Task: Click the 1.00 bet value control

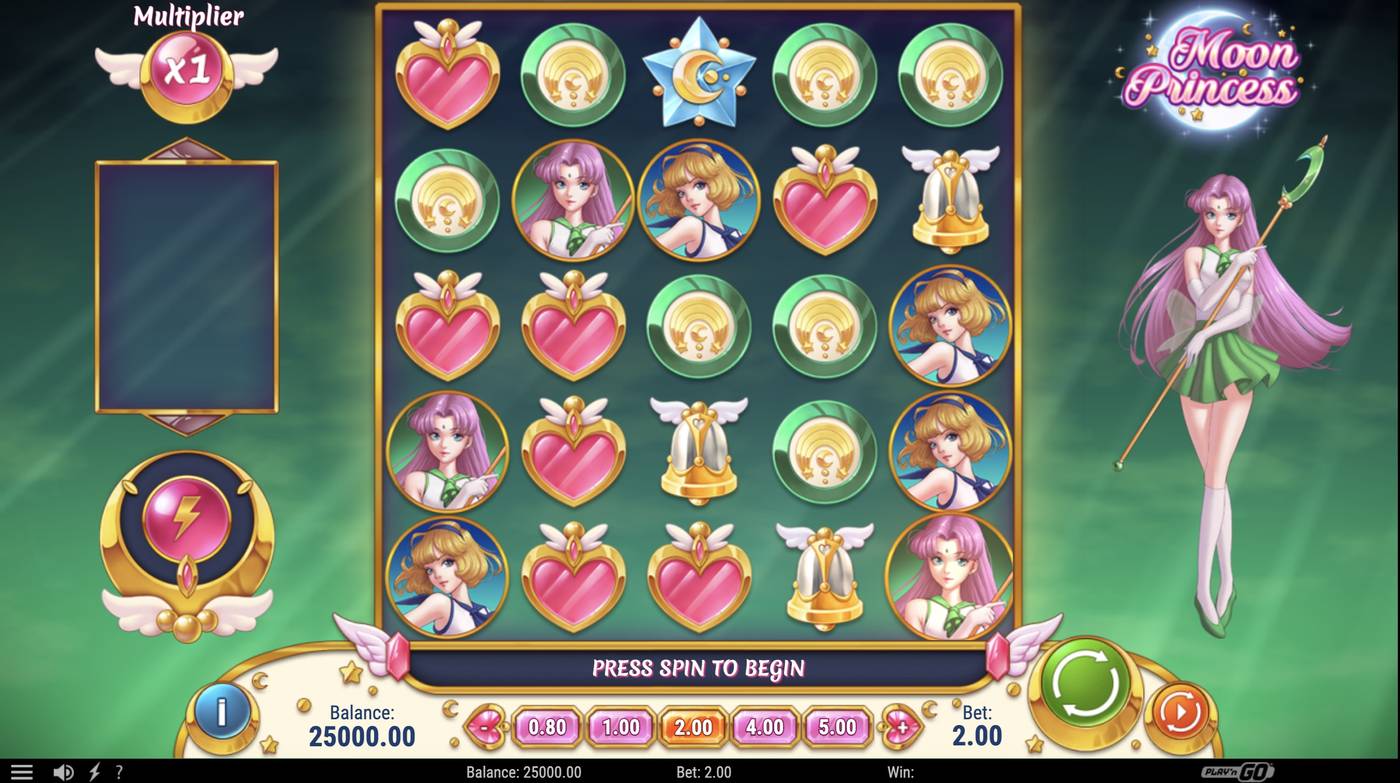Action: click(x=620, y=727)
